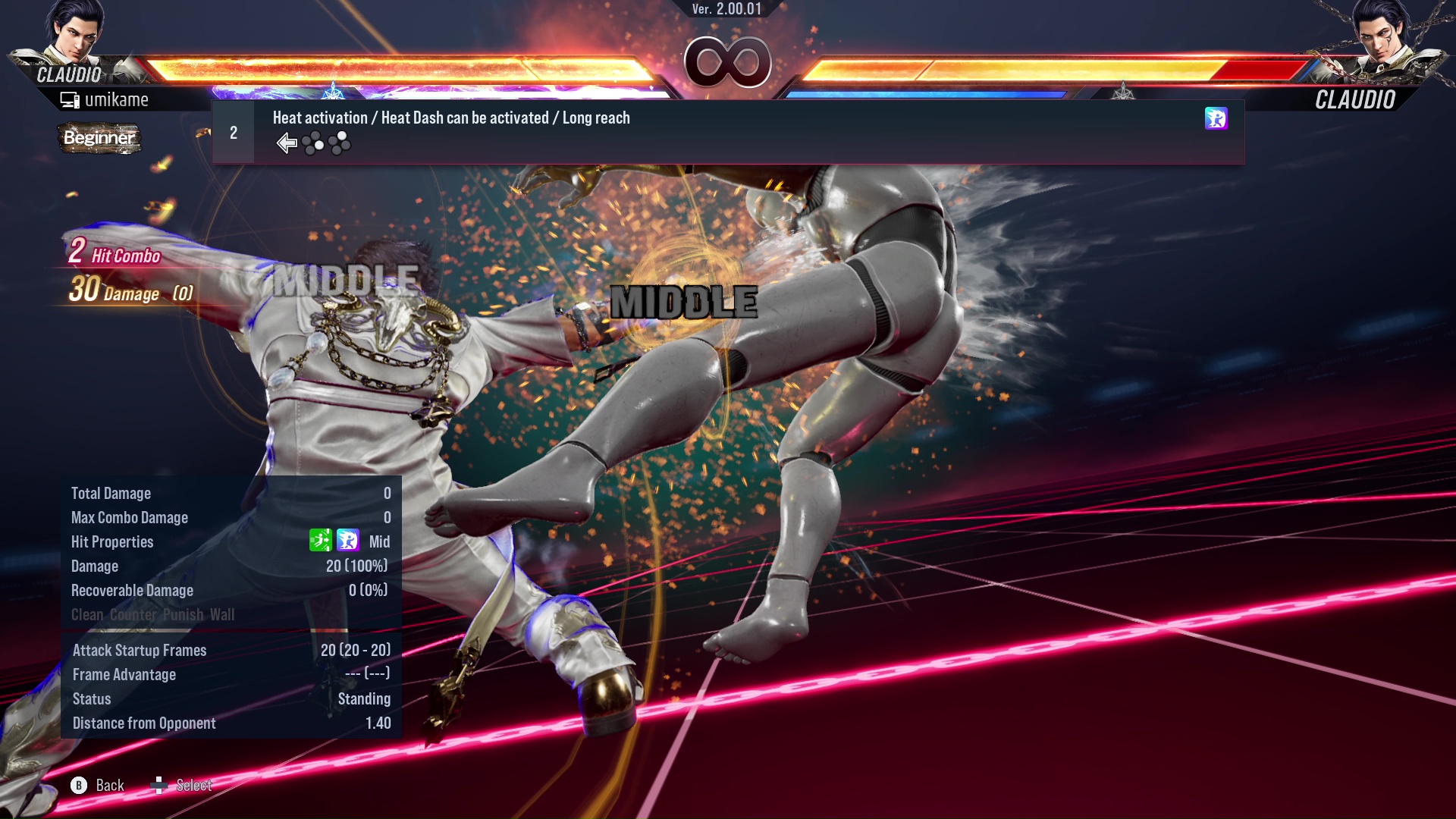The image size is (1456, 819).
Task: Click the B button back icon
Action: point(79,786)
